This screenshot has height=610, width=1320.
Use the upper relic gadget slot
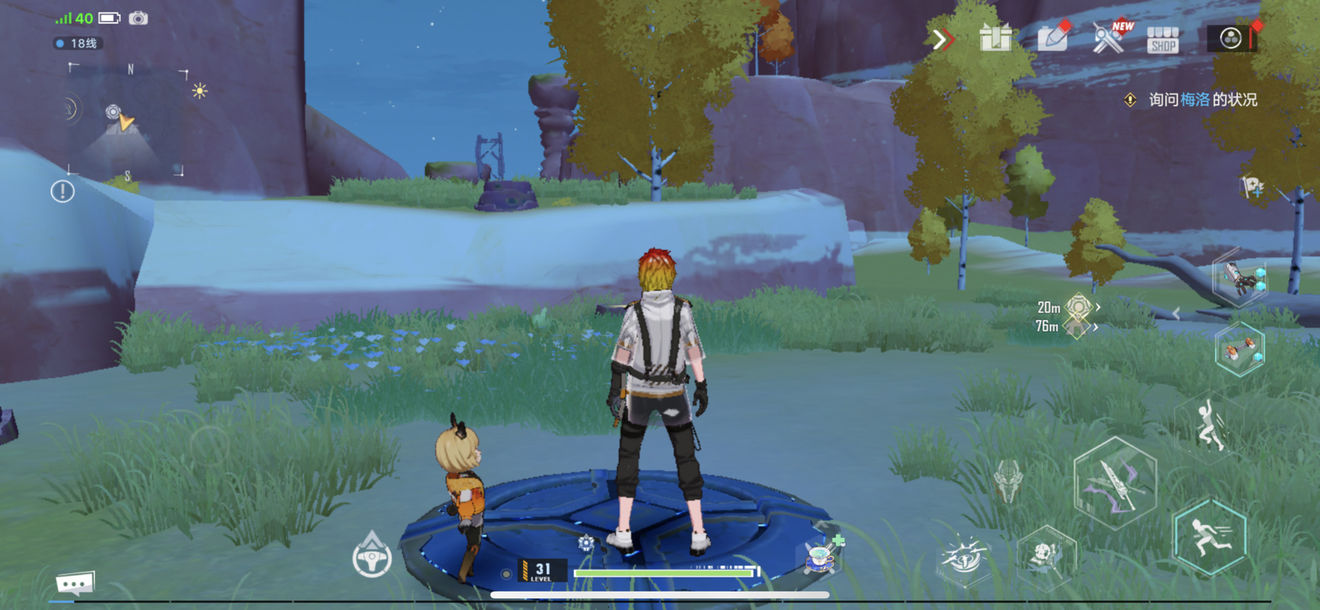[1240, 280]
